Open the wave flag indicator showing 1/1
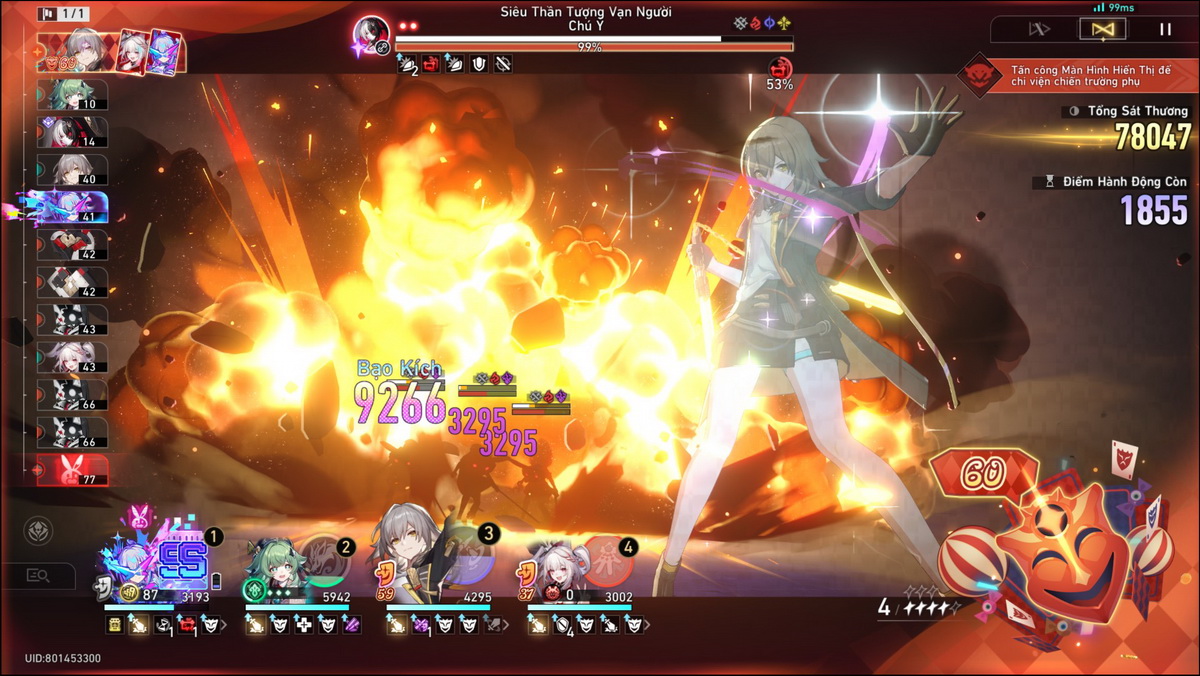Screen dimensions: 1200x676 click(x=63, y=14)
